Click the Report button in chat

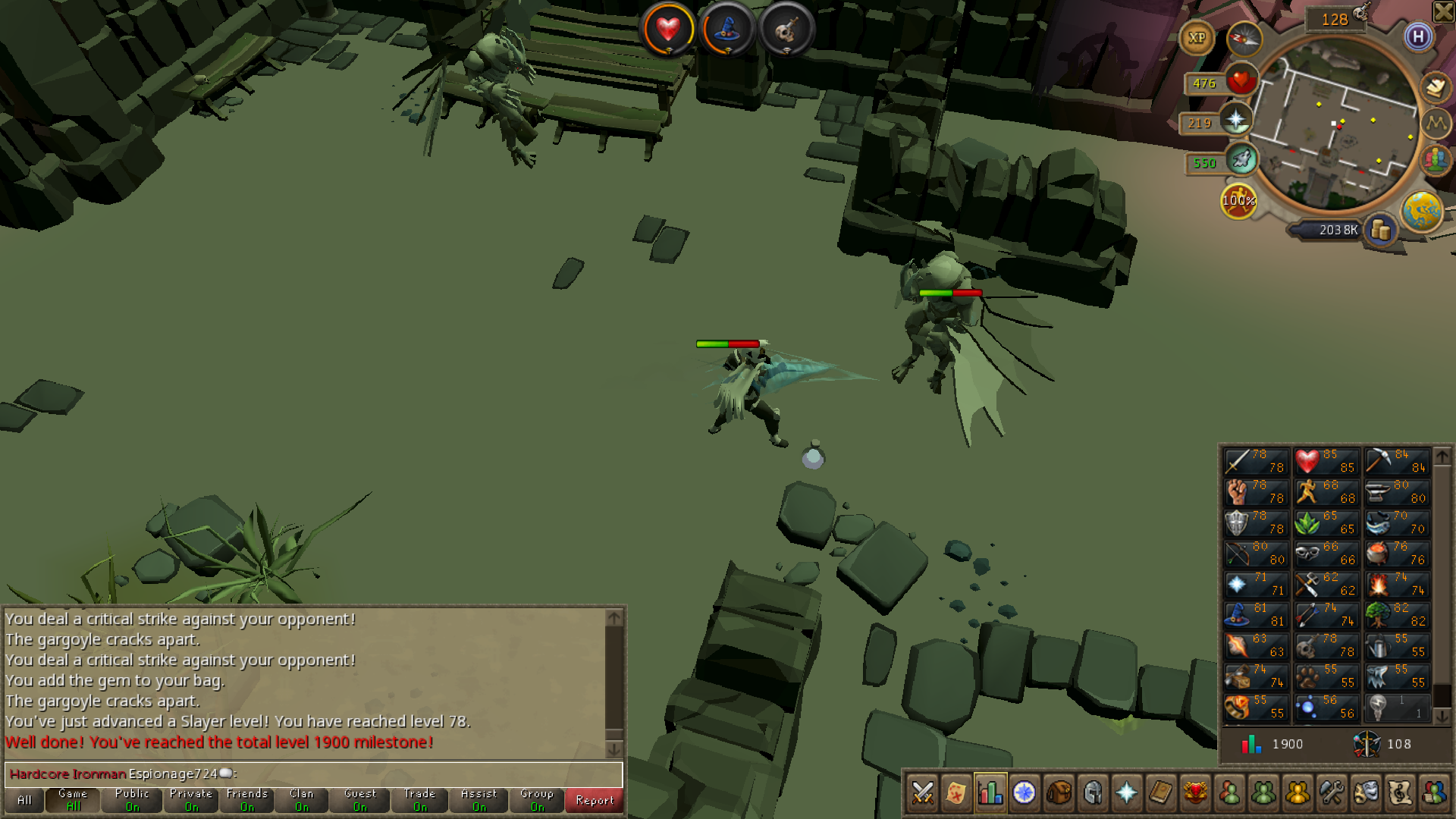[594, 800]
